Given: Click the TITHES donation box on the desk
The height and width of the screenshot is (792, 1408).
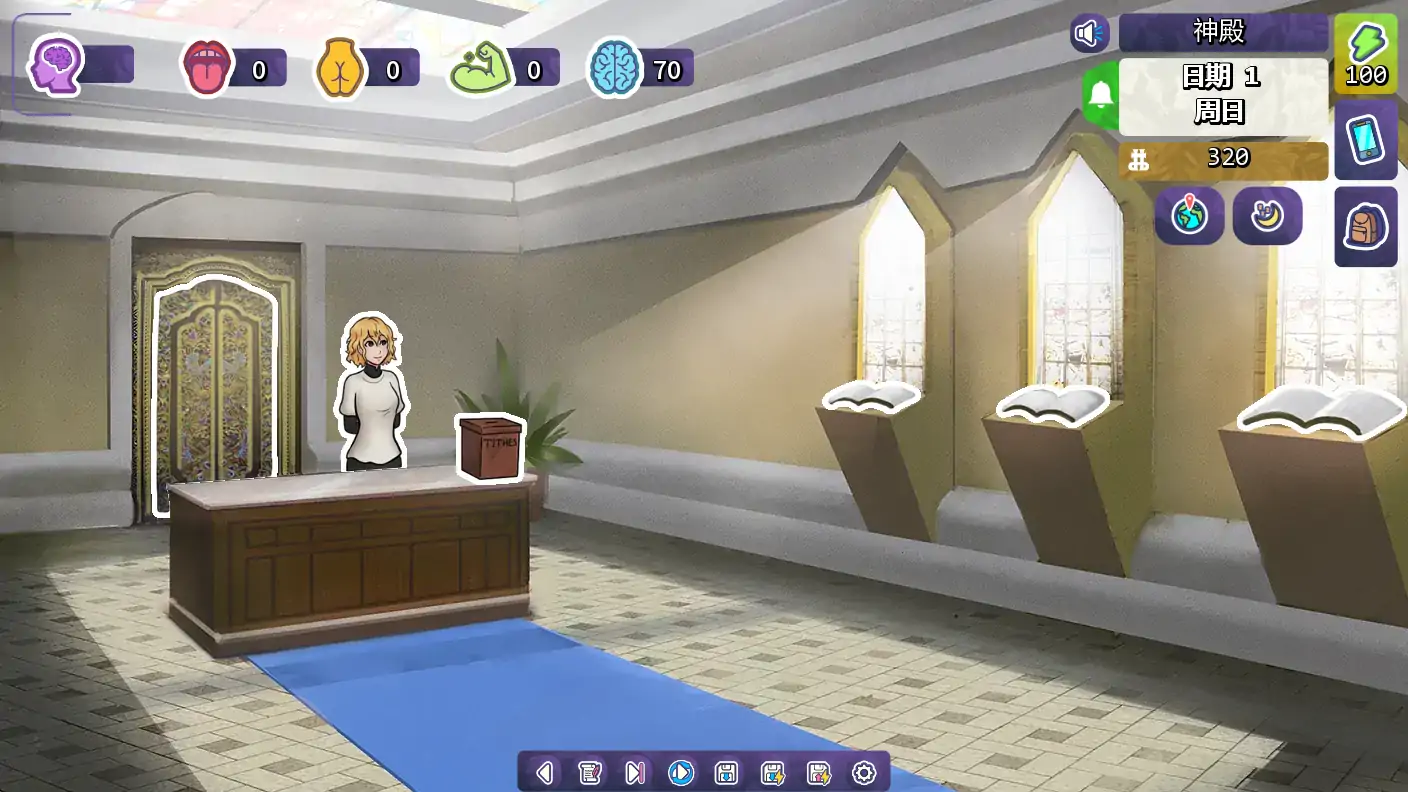Looking at the screenshot, I should tap(492, 450).
